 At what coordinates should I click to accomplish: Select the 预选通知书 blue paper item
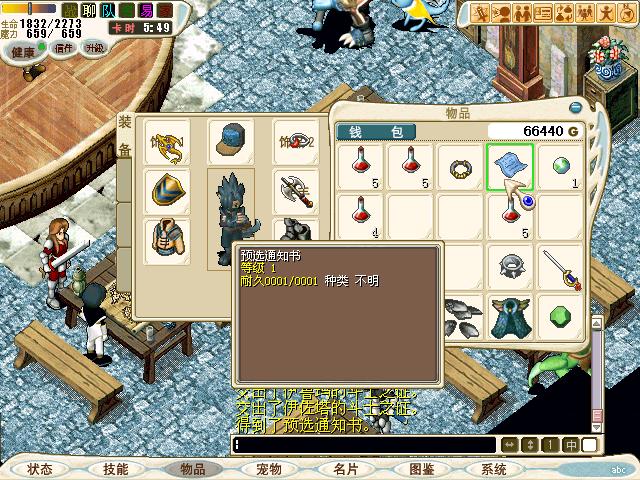510,166
